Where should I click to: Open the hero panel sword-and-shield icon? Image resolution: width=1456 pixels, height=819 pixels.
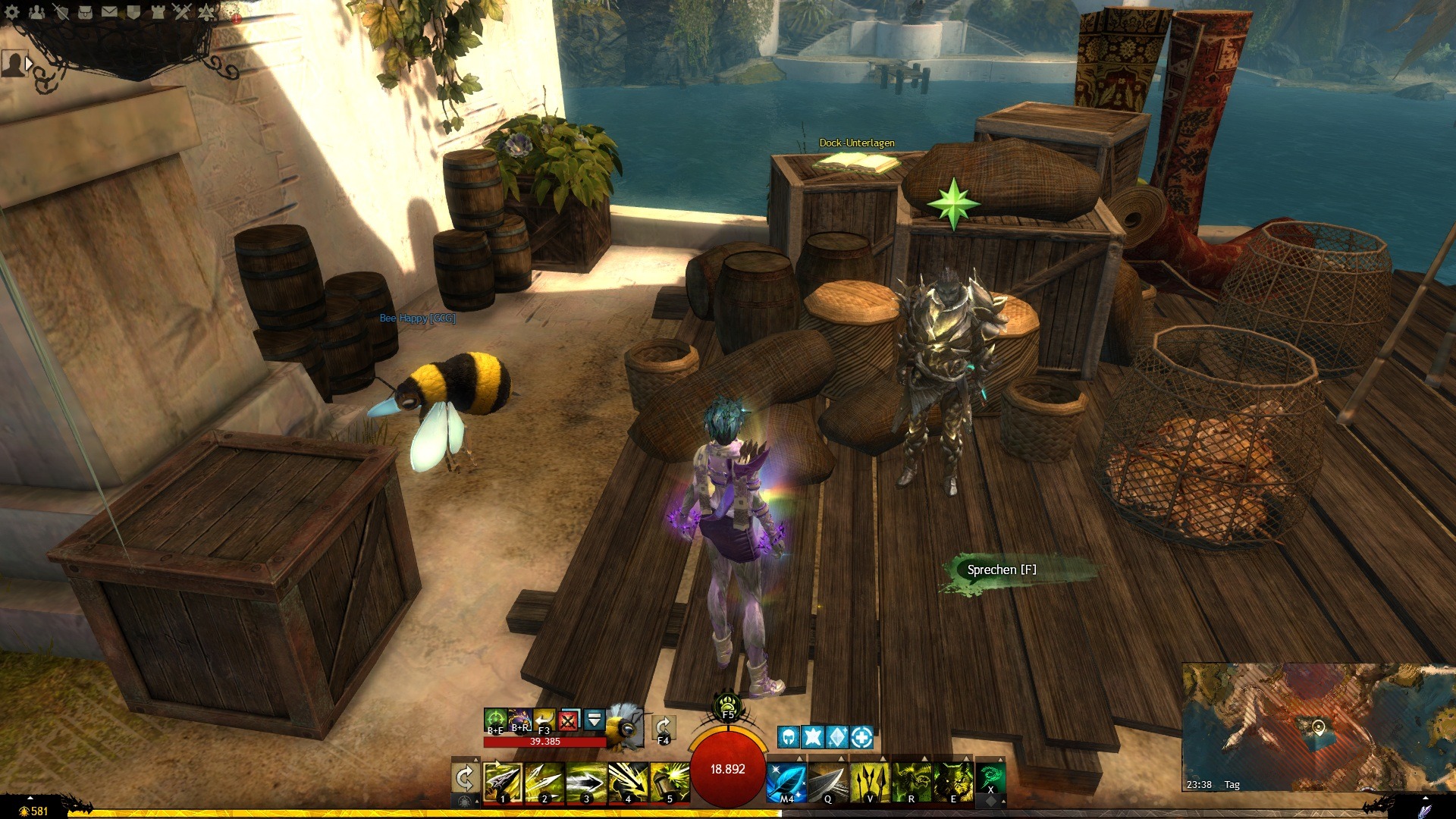pyautogui.click(x=61, y=11)
